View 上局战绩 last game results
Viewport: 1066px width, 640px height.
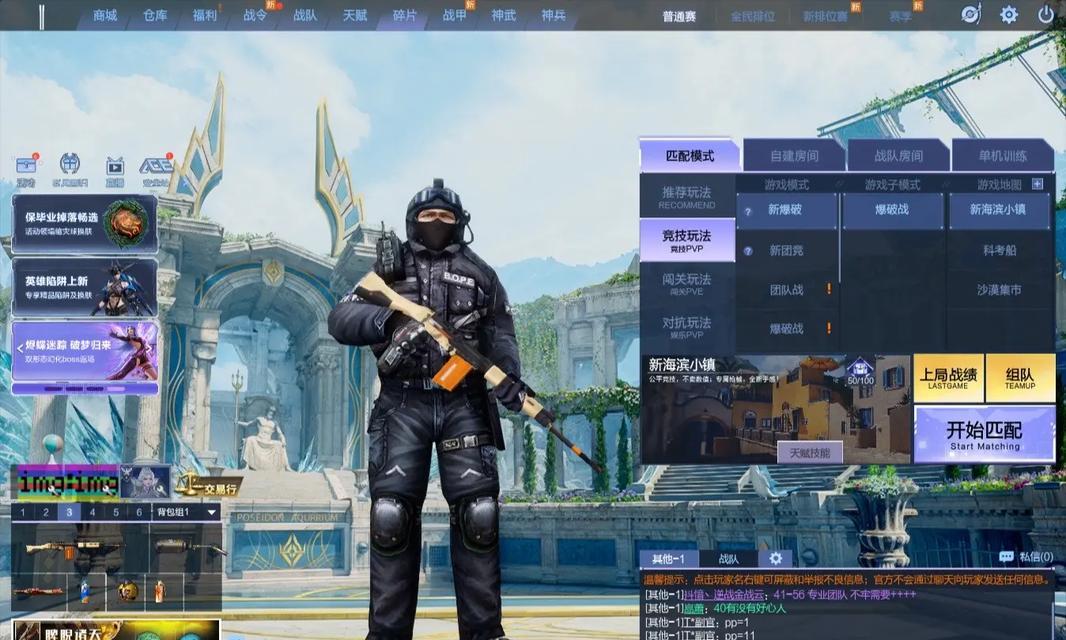(x=948, y=378)
